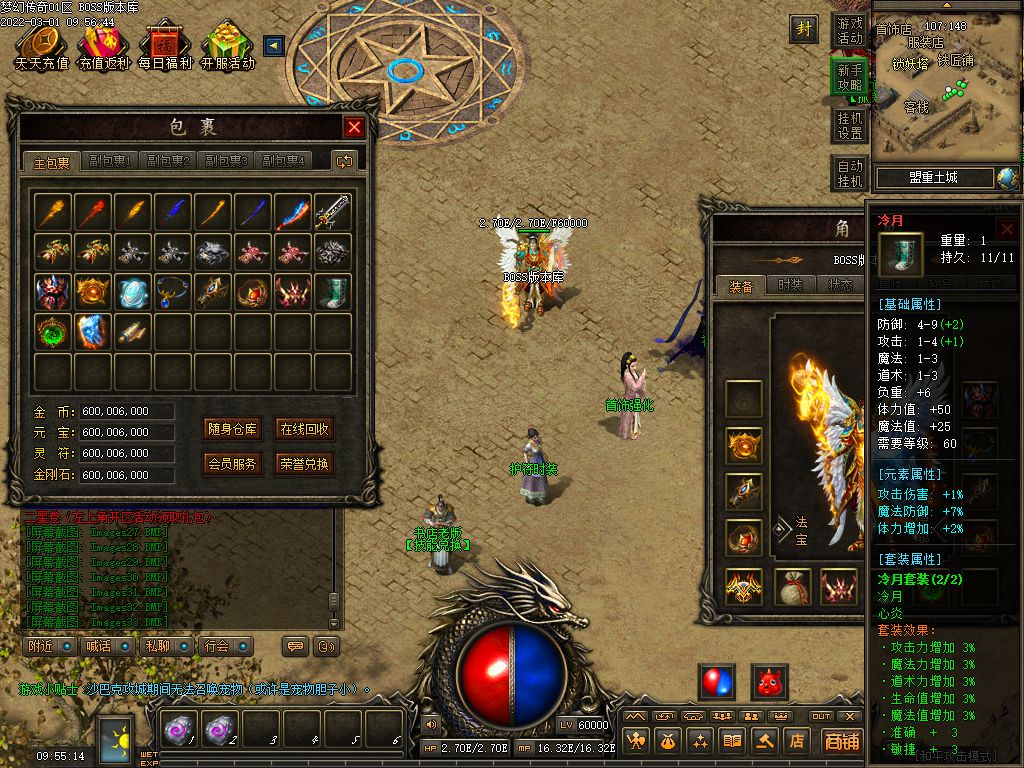Open 挂机设置 auto-battle settings
The width and height of the screenshot is (1024, 768).
tap(849, 125)
